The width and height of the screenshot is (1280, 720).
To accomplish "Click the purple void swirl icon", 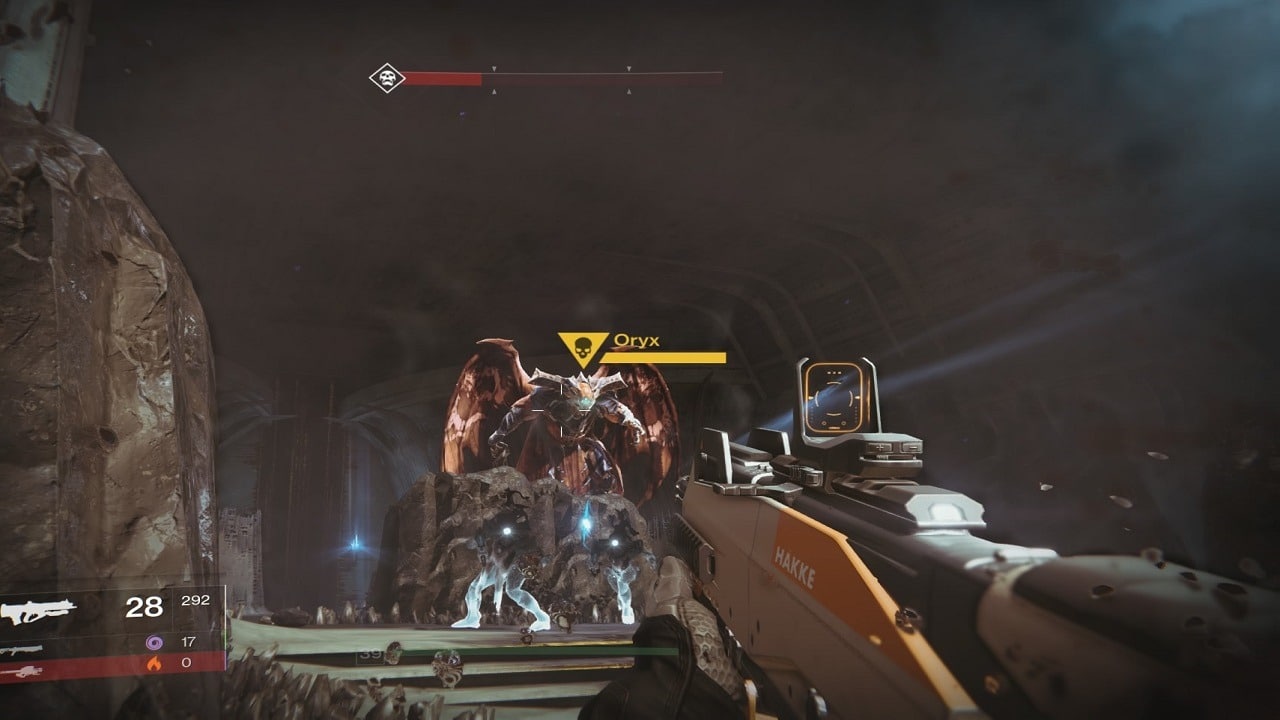I will tap(154, 642).
